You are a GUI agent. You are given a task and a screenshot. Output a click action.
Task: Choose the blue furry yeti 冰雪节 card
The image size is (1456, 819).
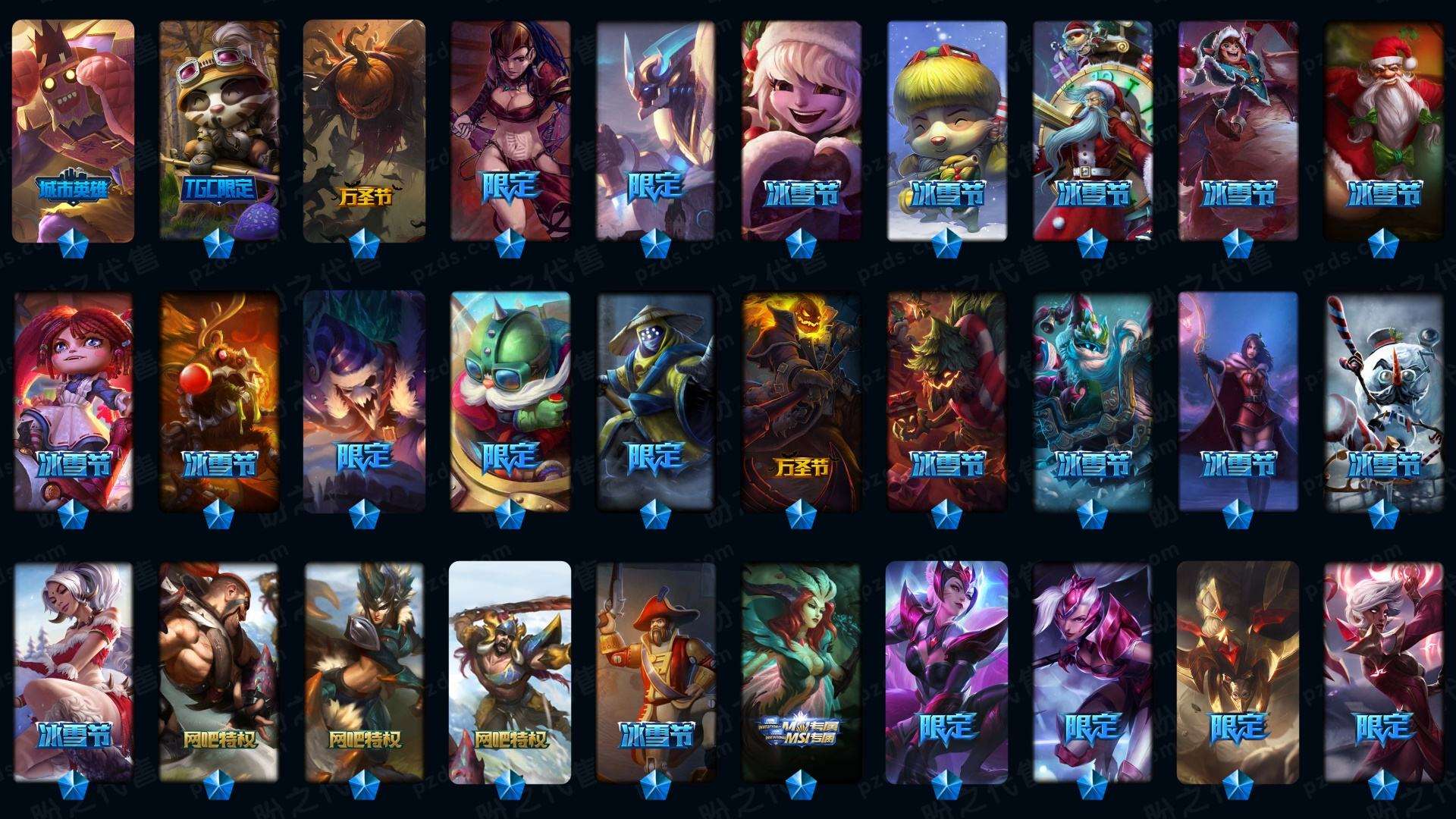(1093, 402)
